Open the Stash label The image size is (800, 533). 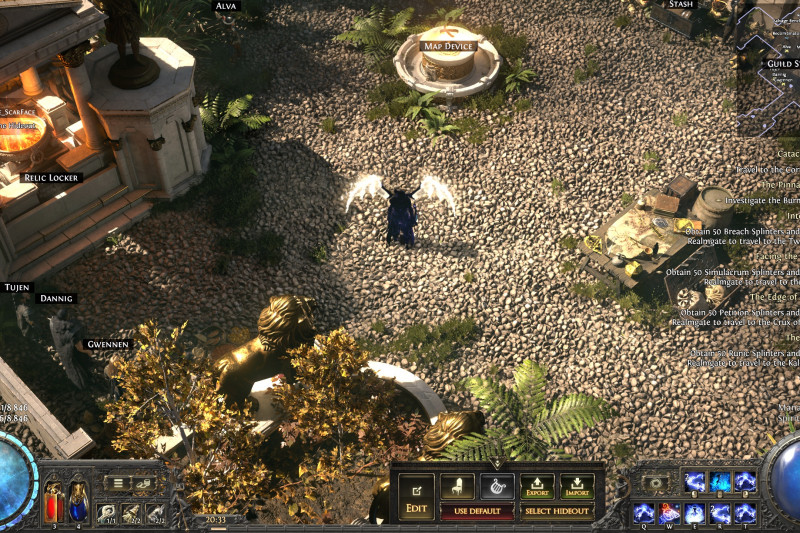coord(681,5)
